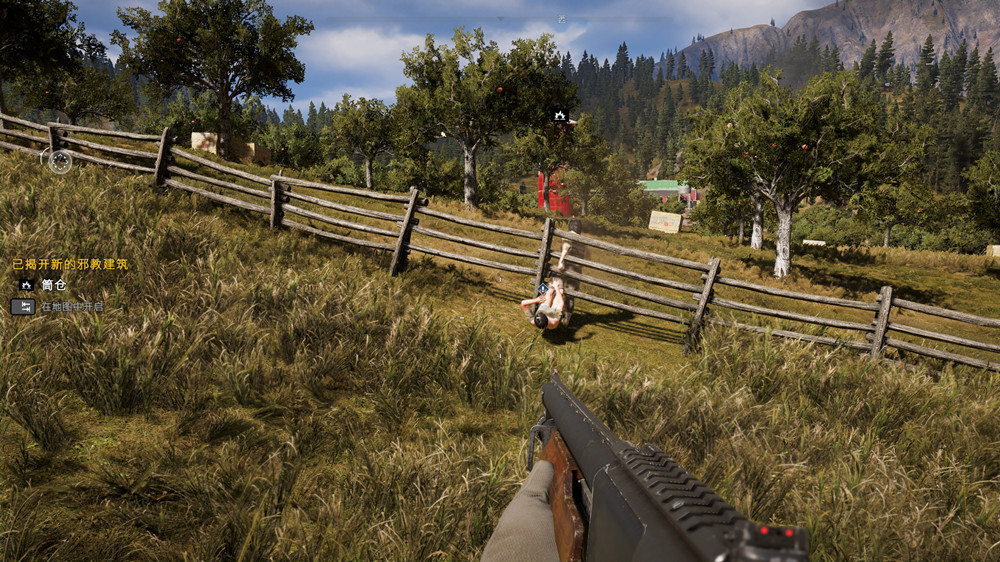Click the circular detection indicator icon
Screen dimensions: 1000x562
60,161
